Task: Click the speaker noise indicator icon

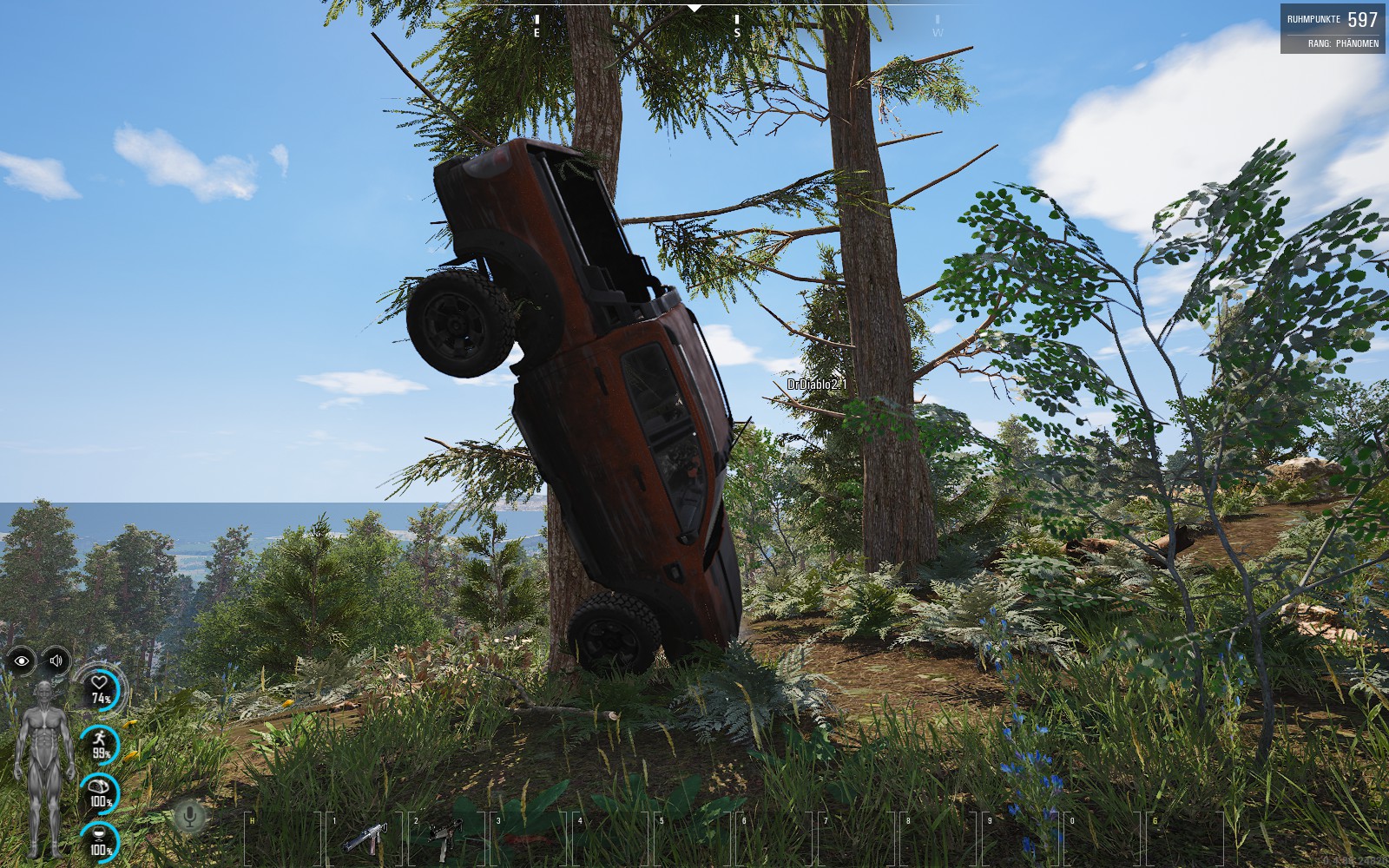Action: click(56, 661)
